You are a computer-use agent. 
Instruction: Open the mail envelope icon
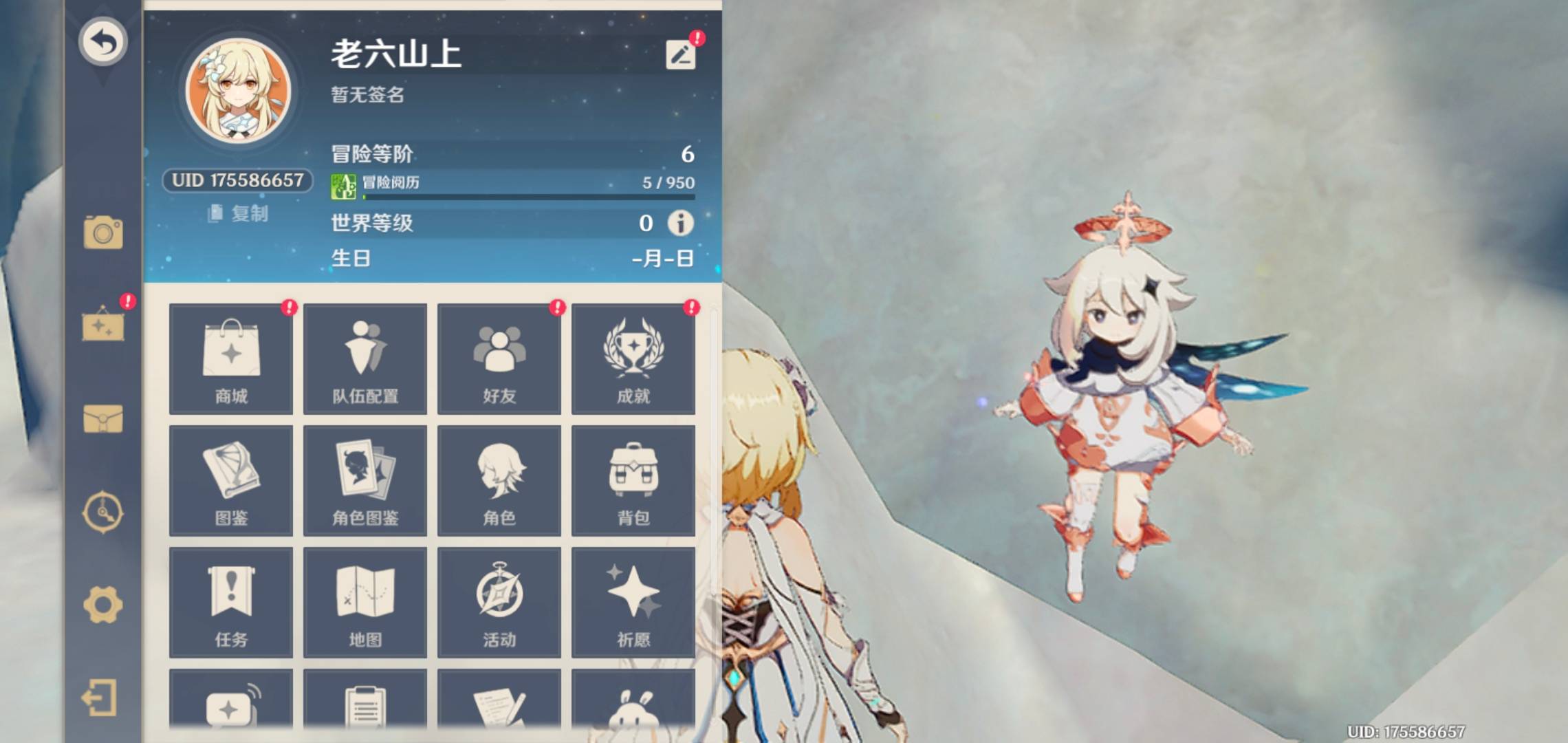coord(103,418)
